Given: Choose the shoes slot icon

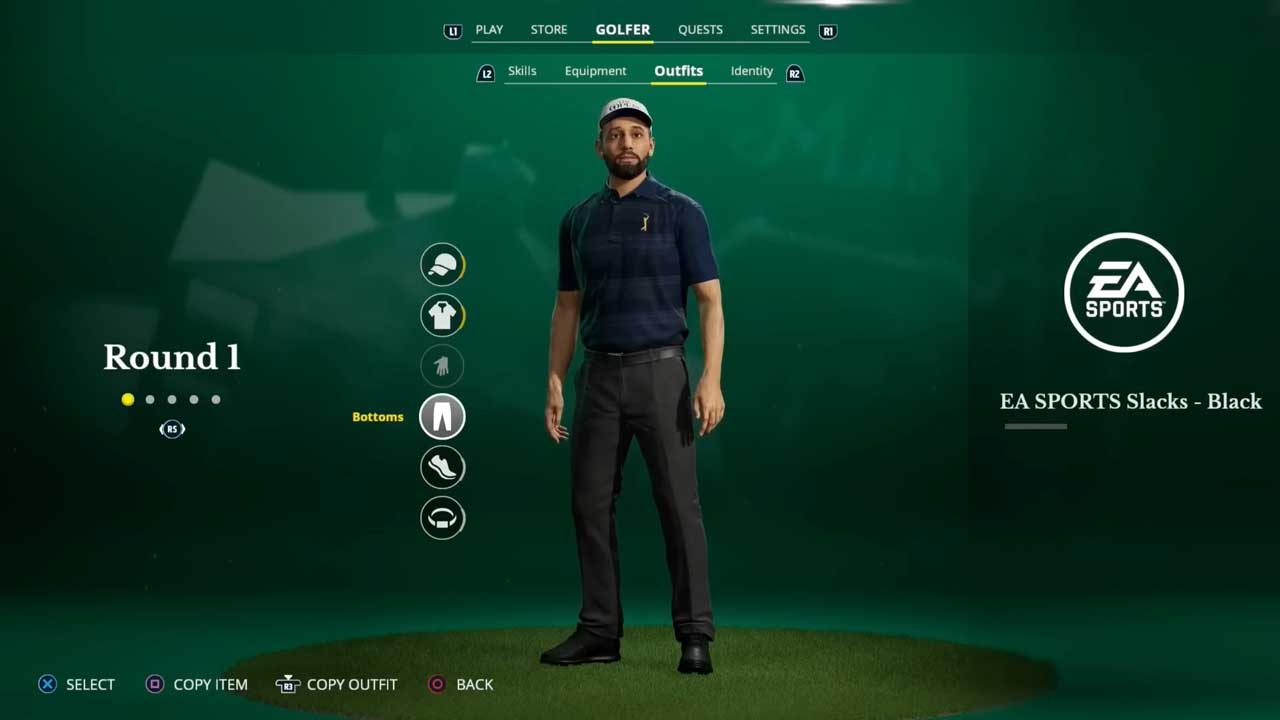Looking at the screenshot, I should (442, 467).
